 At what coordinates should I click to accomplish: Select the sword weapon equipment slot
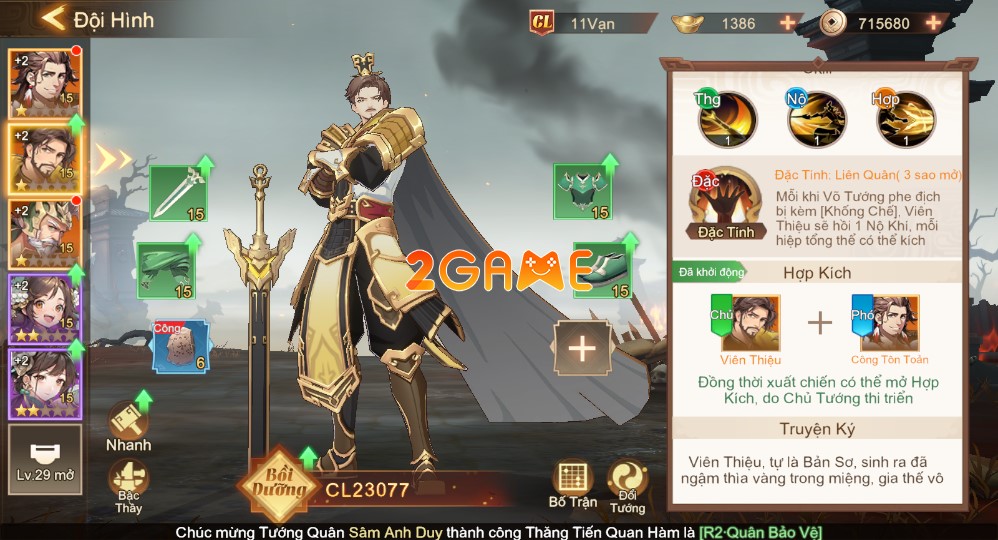click(177, 192)
